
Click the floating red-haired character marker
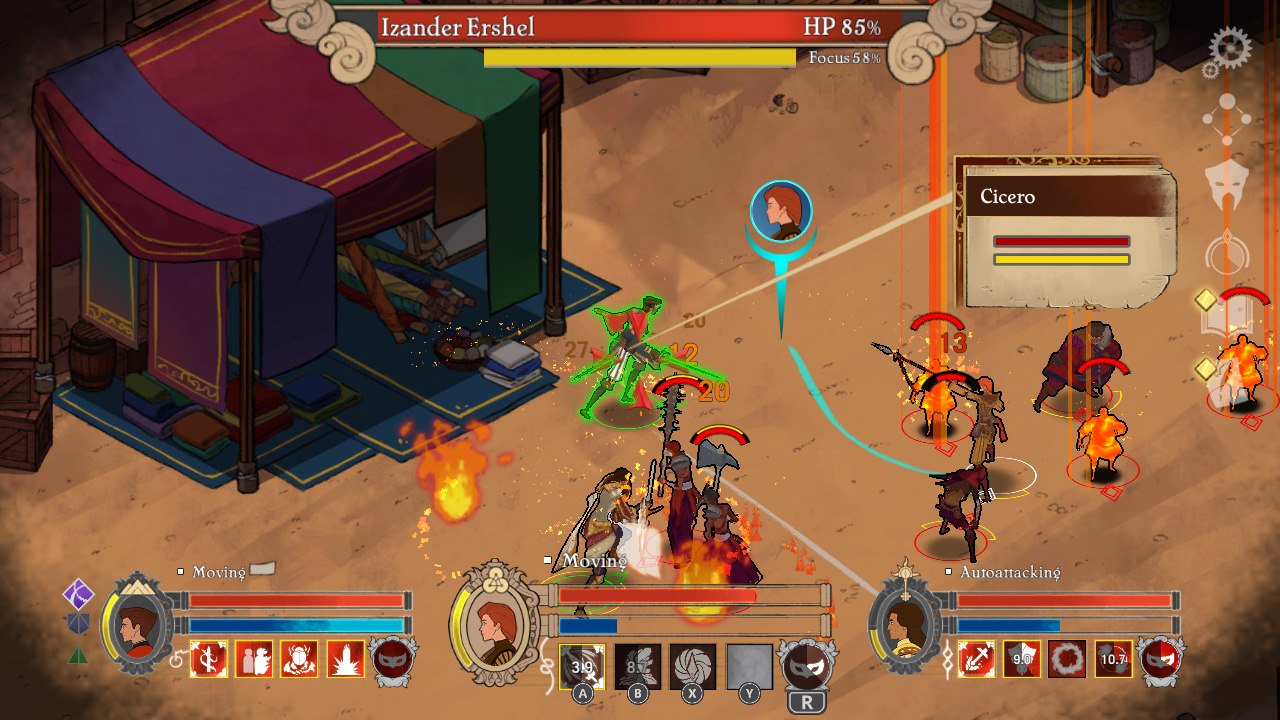pyautogui.click(x=781, y=212)
